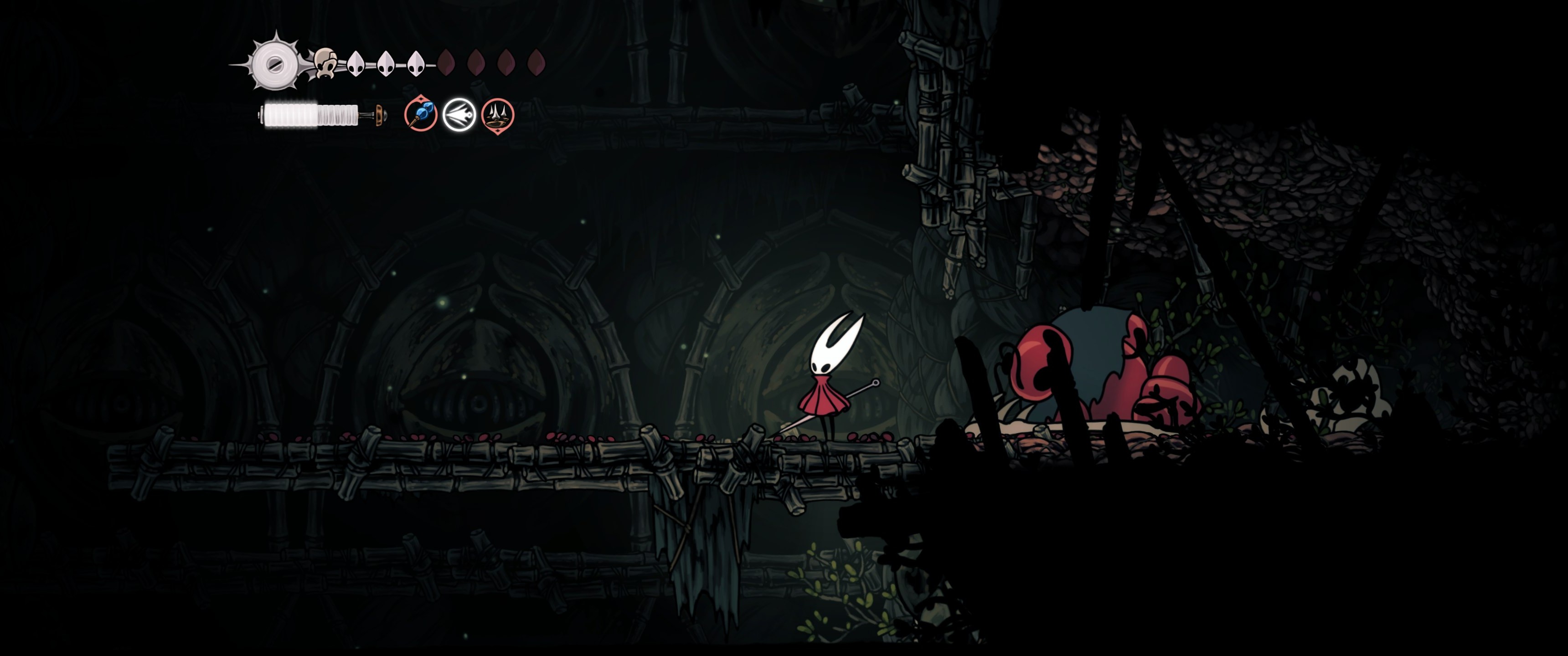Activate the white silk dash skill icon
The image size is (1568, 656).
[x=459, y=114]
